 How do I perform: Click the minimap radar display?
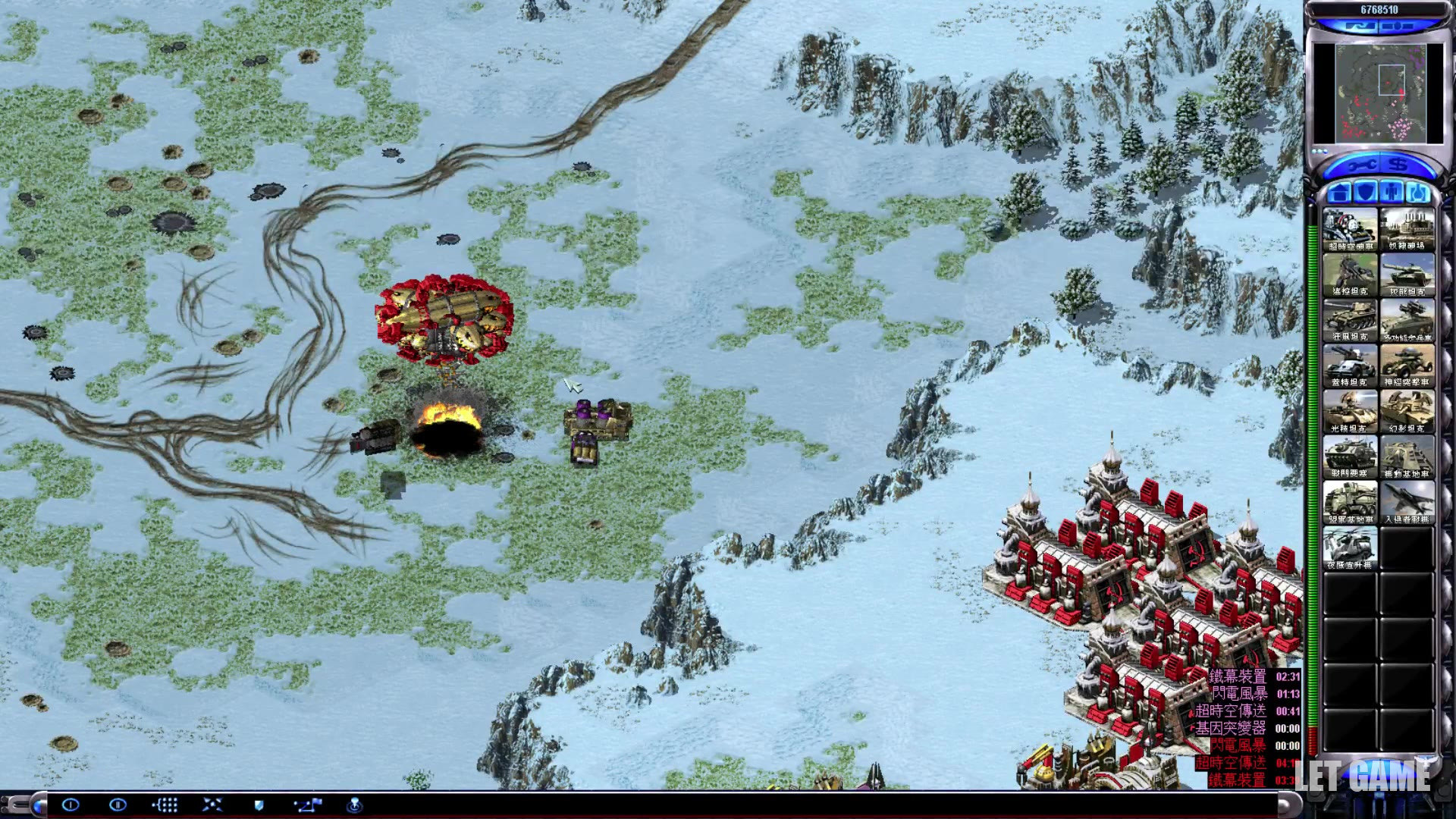tap(1379, 93)
